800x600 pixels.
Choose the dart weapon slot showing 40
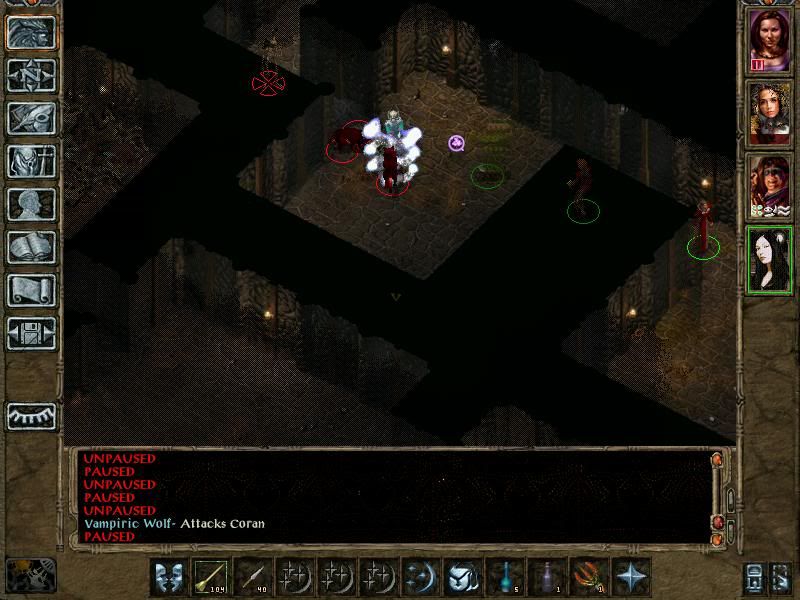pyautogui.click(x=253, y=576)
